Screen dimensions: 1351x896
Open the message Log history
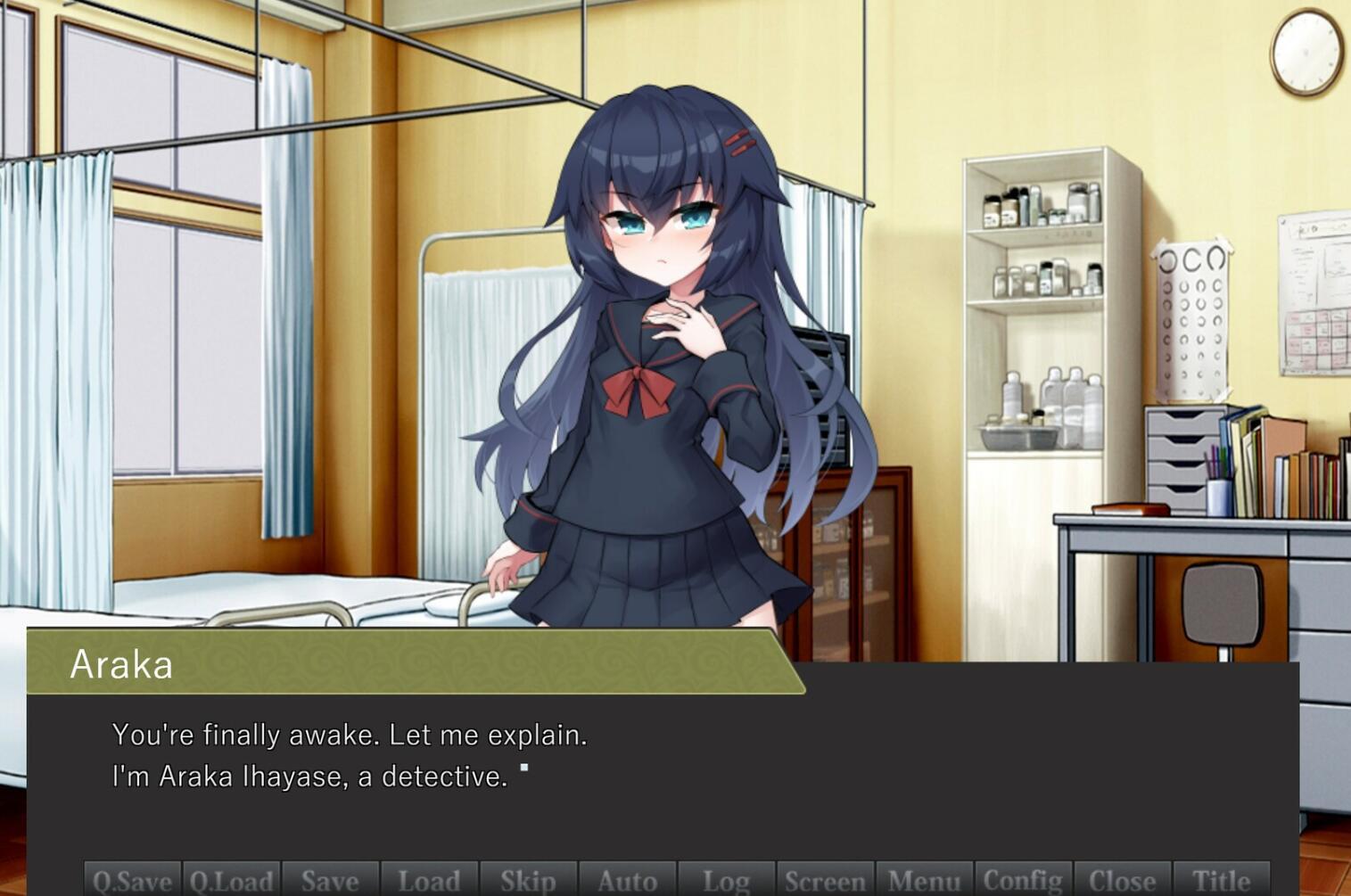click(x=725, y=881)
